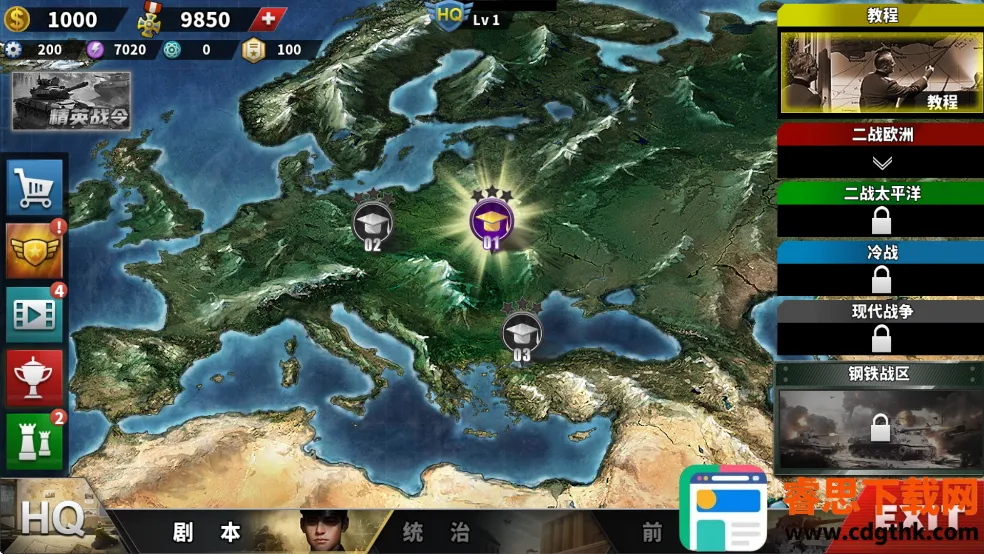Open the film clip video rewards
The height and width of the screenshot is (554, 984).
click(36, 315)
